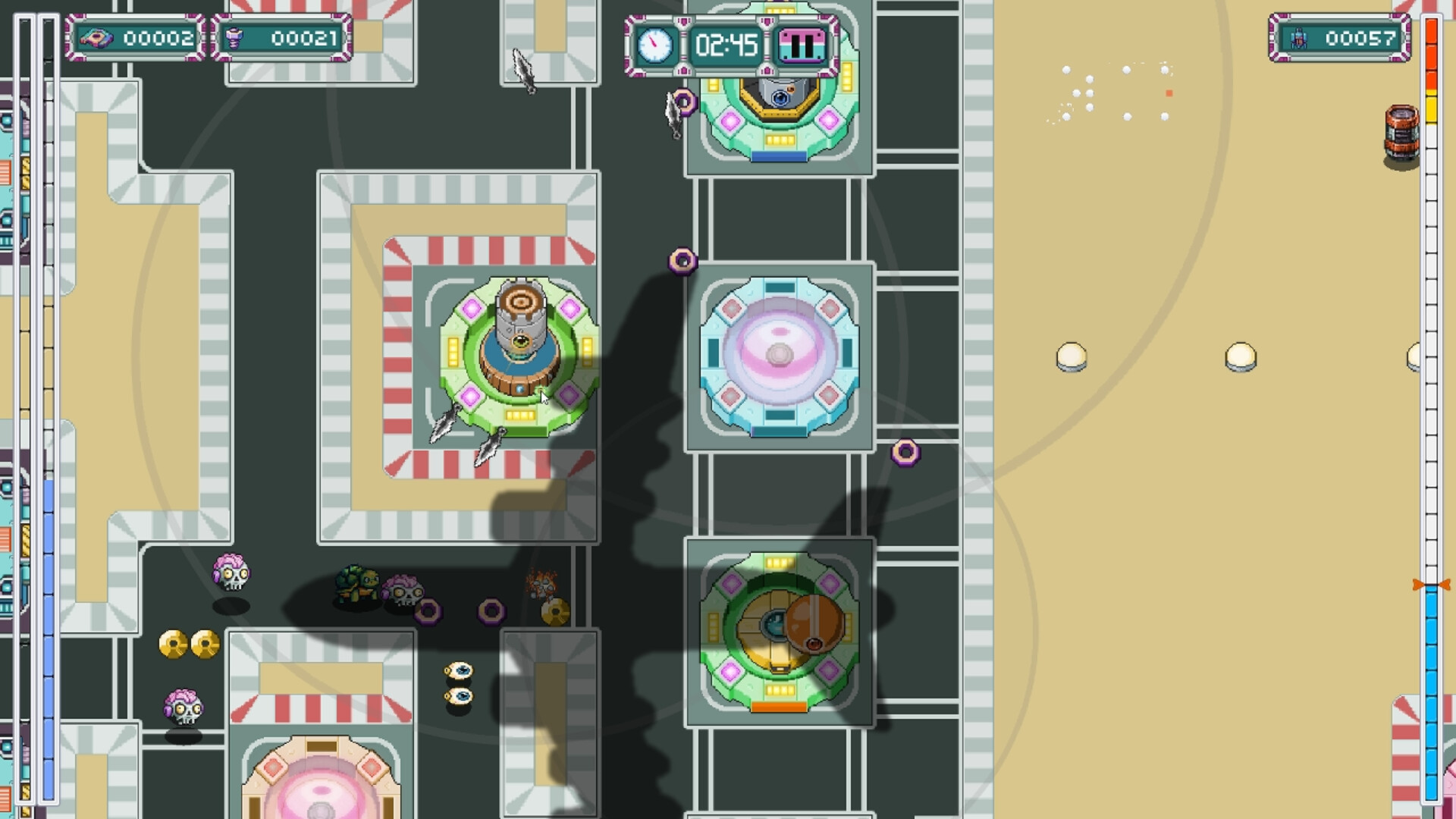Click the clock icon next to the timer
This screenshot has width=1456, height=819.
657,45
